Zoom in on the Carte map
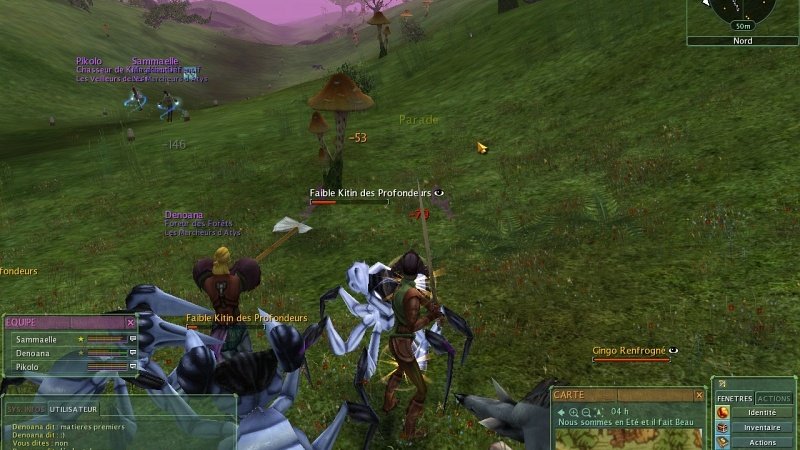This screenshot has height=450, width=800. [574, 411]
